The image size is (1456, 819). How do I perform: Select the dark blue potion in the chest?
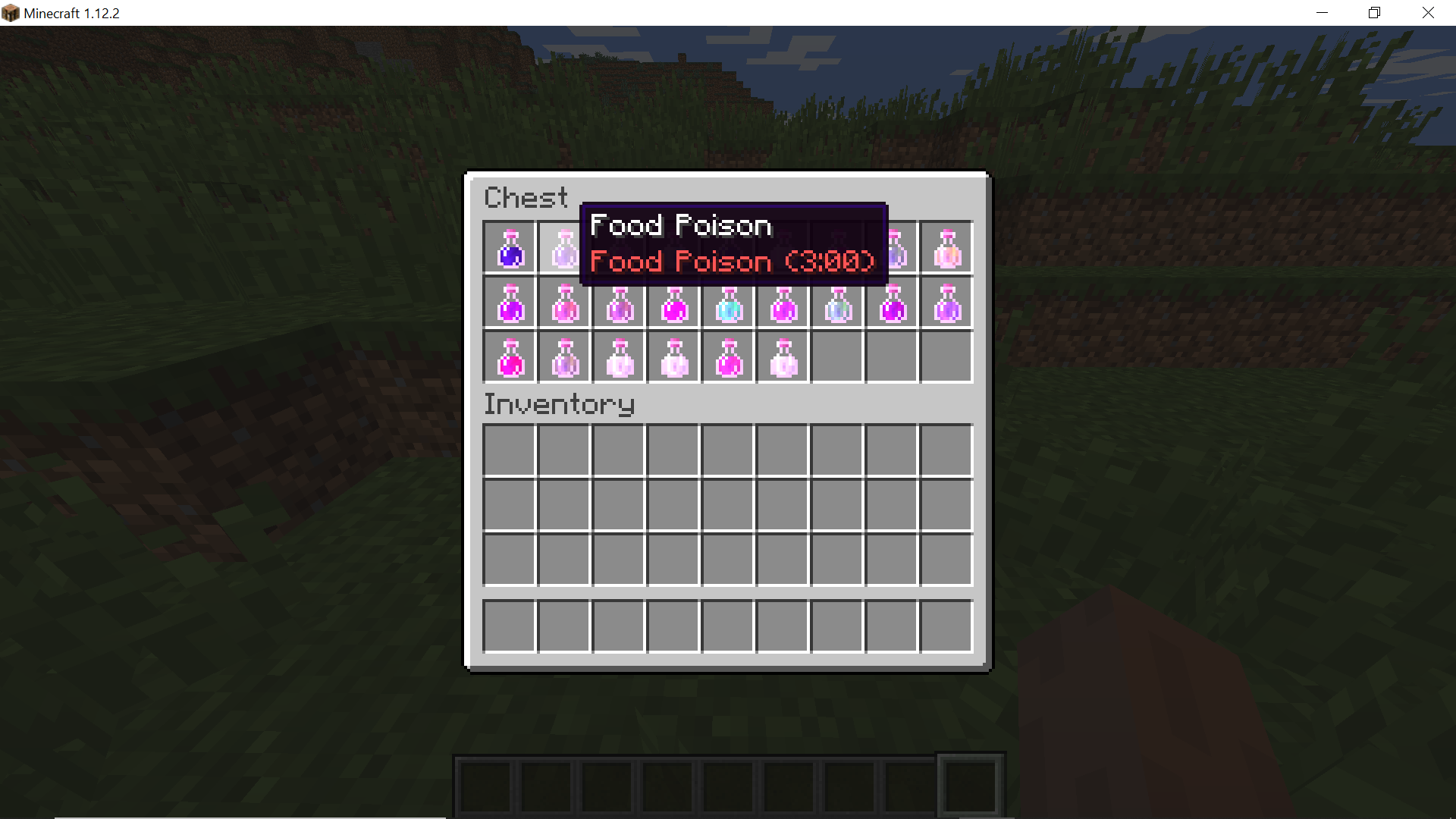coord(509,248)
